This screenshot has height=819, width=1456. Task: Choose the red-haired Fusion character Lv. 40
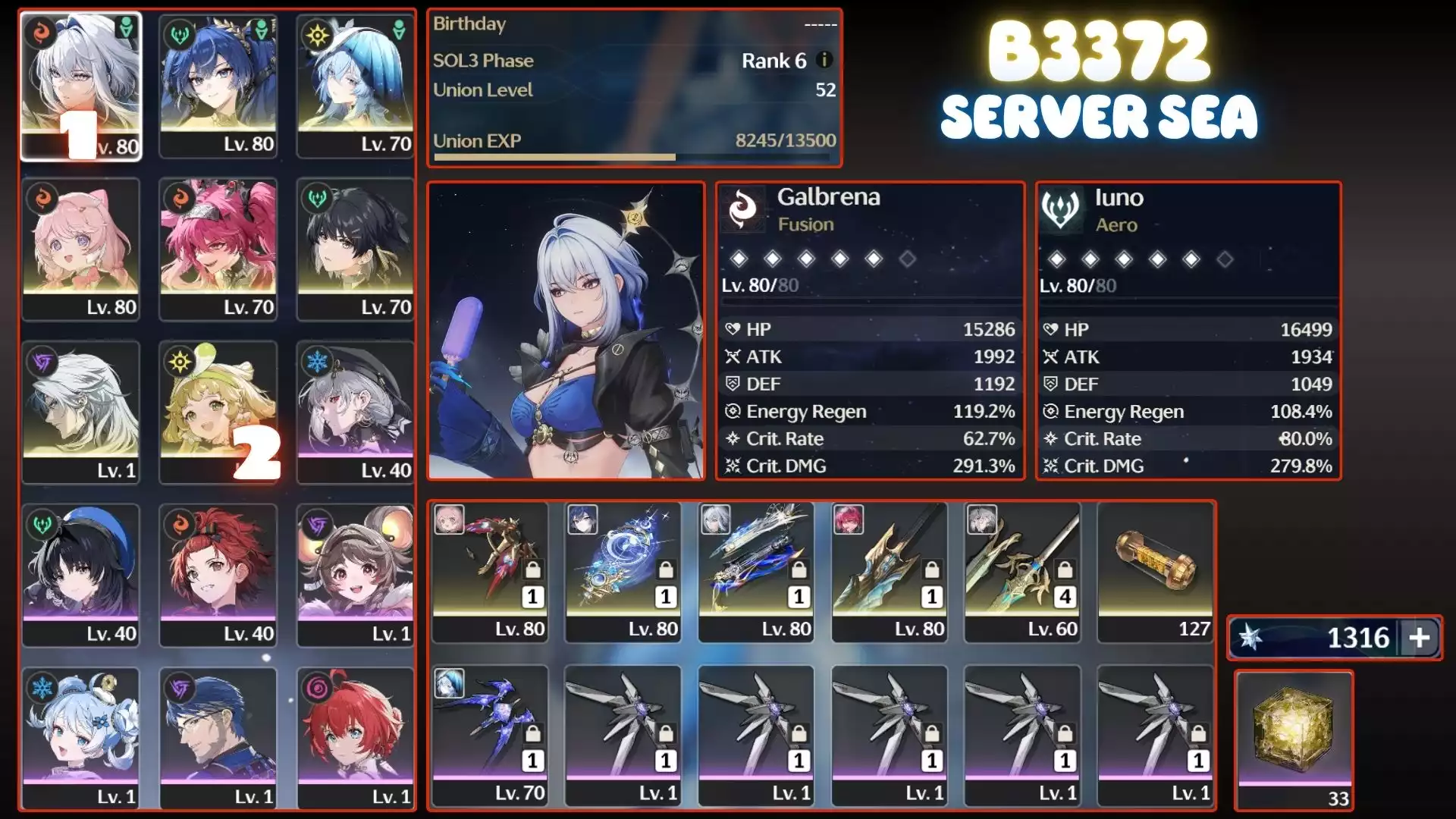[218, 575]
